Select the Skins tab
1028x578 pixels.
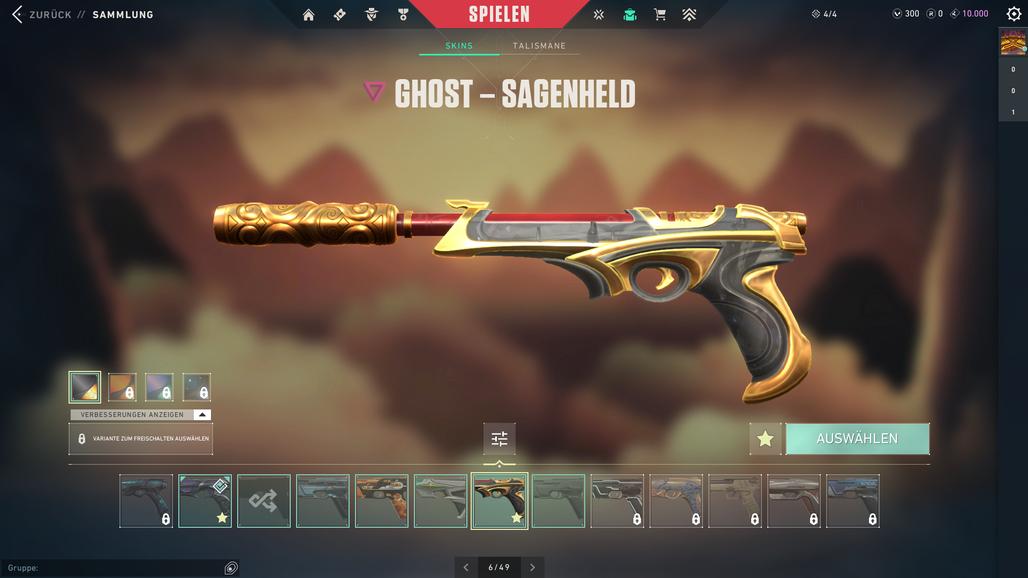pos(459,46)
